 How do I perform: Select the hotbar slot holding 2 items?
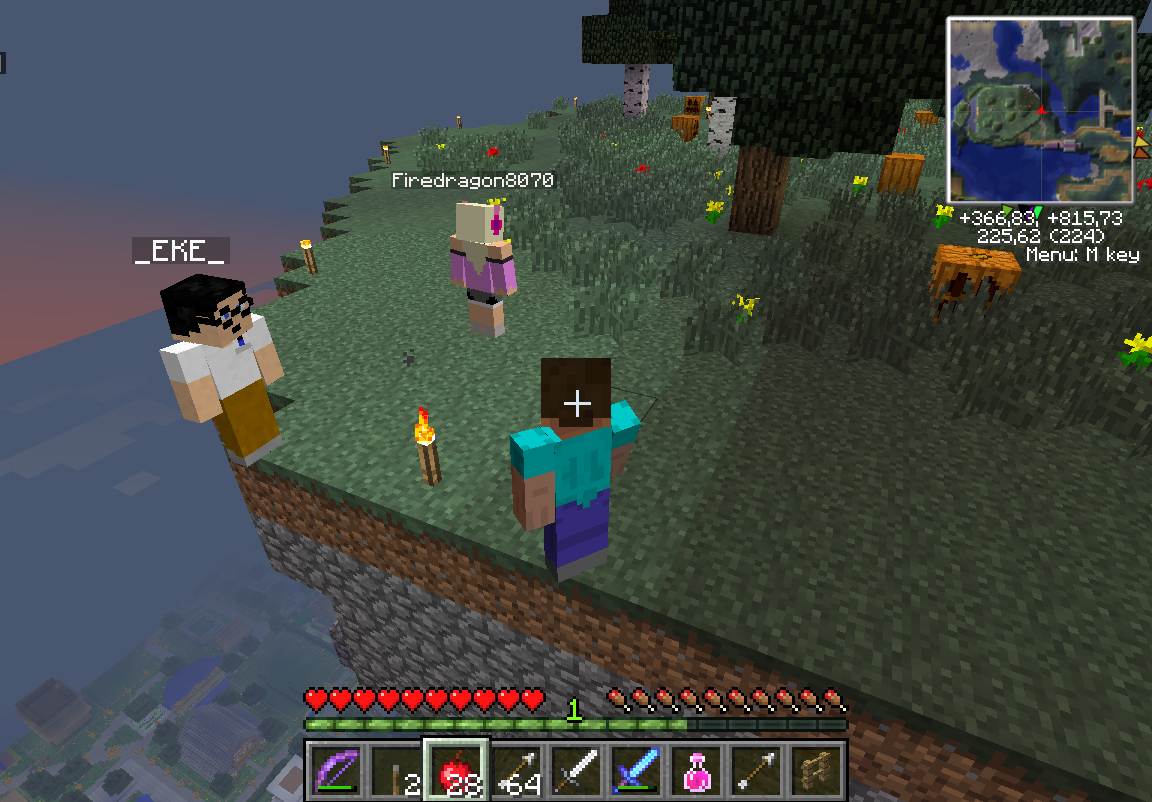coord(395,771)
